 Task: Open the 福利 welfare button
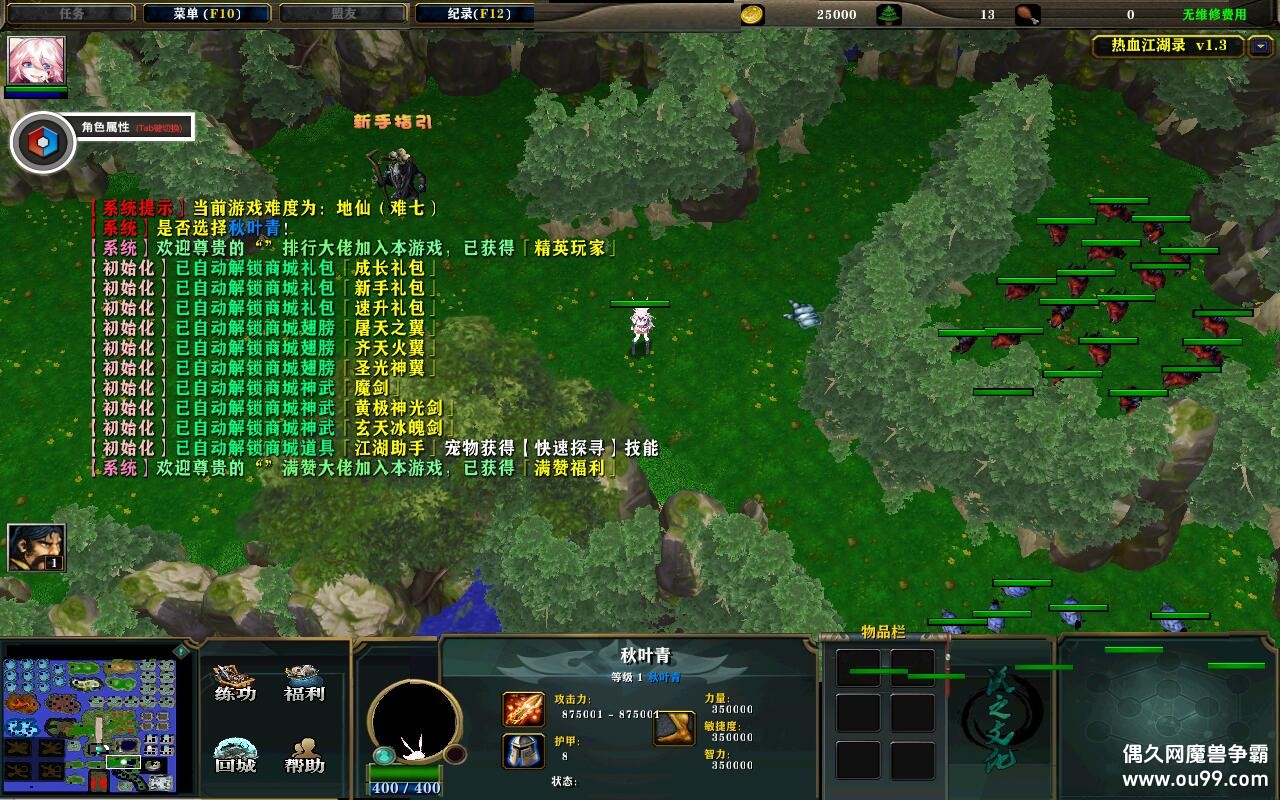pyautogui.click(x=304, y=683)
